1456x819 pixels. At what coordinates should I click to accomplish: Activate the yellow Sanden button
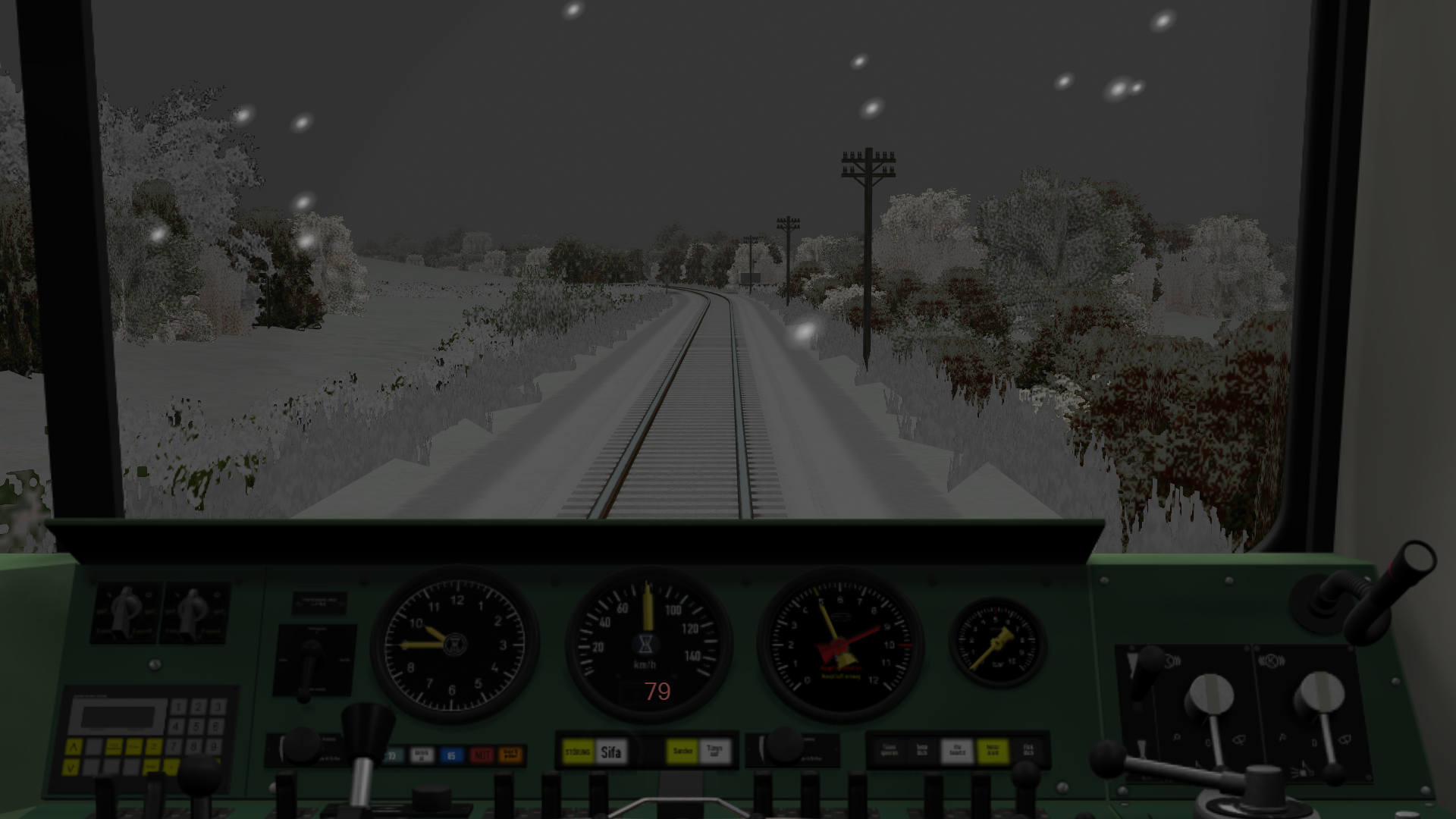click(682, 752)
